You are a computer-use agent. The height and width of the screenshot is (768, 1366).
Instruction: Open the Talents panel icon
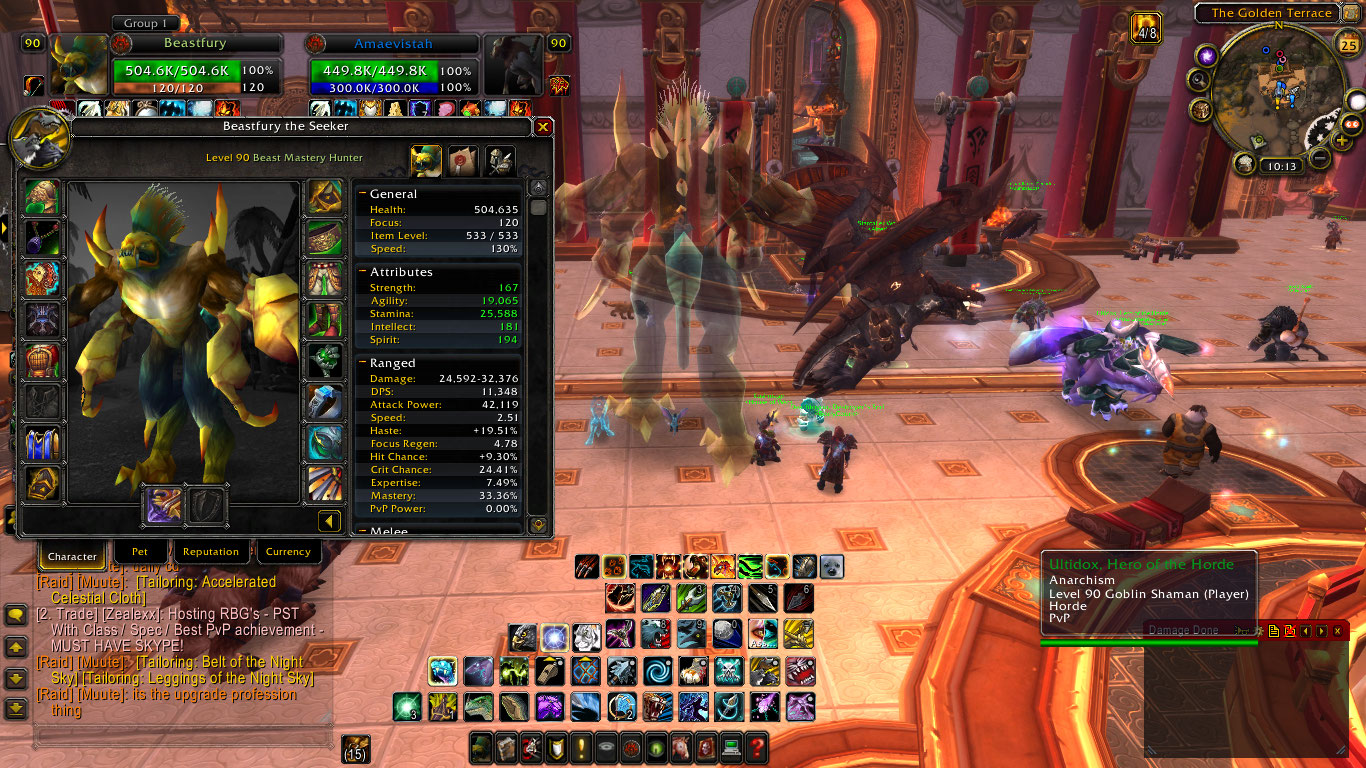pos(529,748)
